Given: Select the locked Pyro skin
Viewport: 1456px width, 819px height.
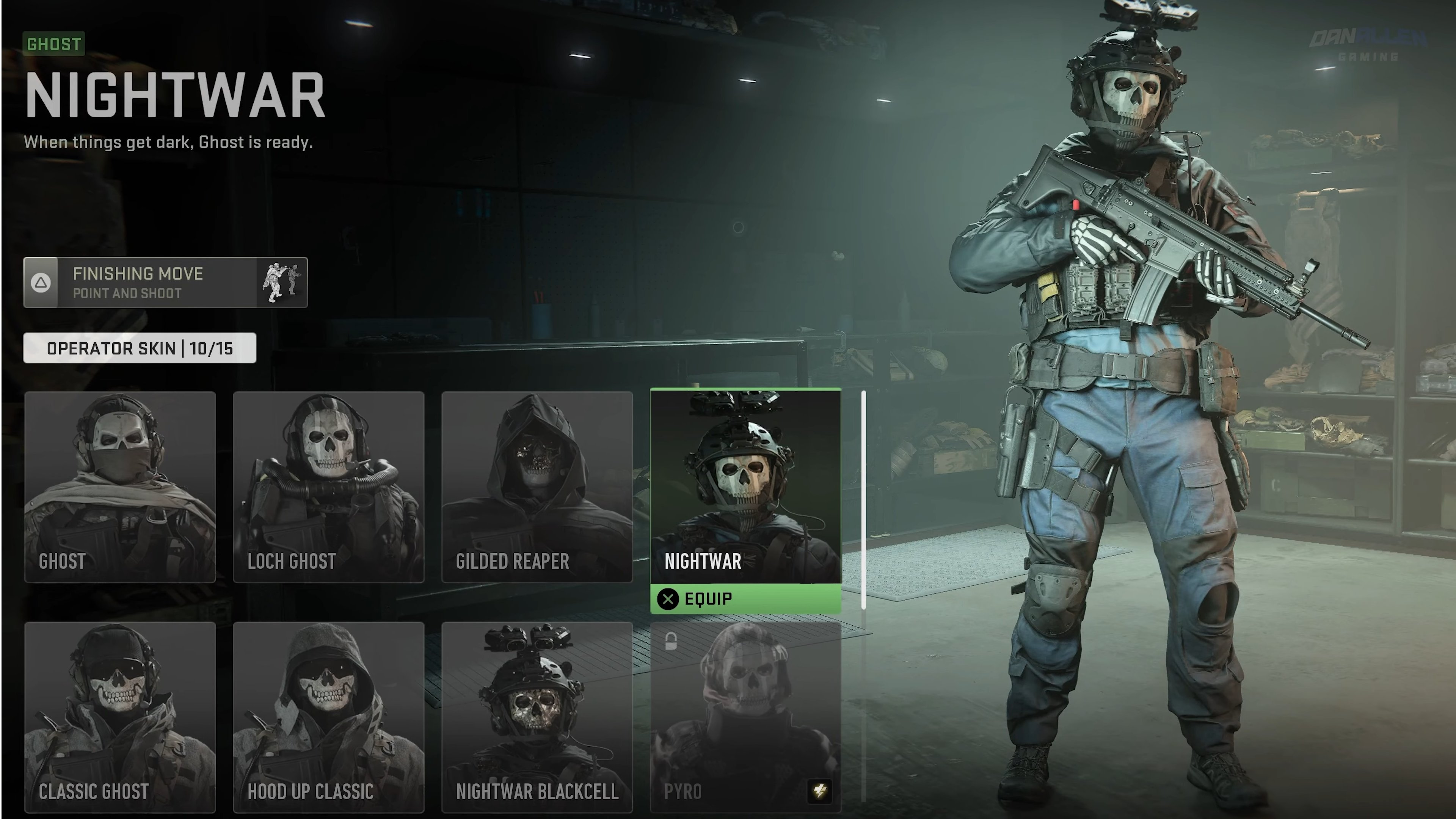Looking at the screenshot, I should click(745, 717).
